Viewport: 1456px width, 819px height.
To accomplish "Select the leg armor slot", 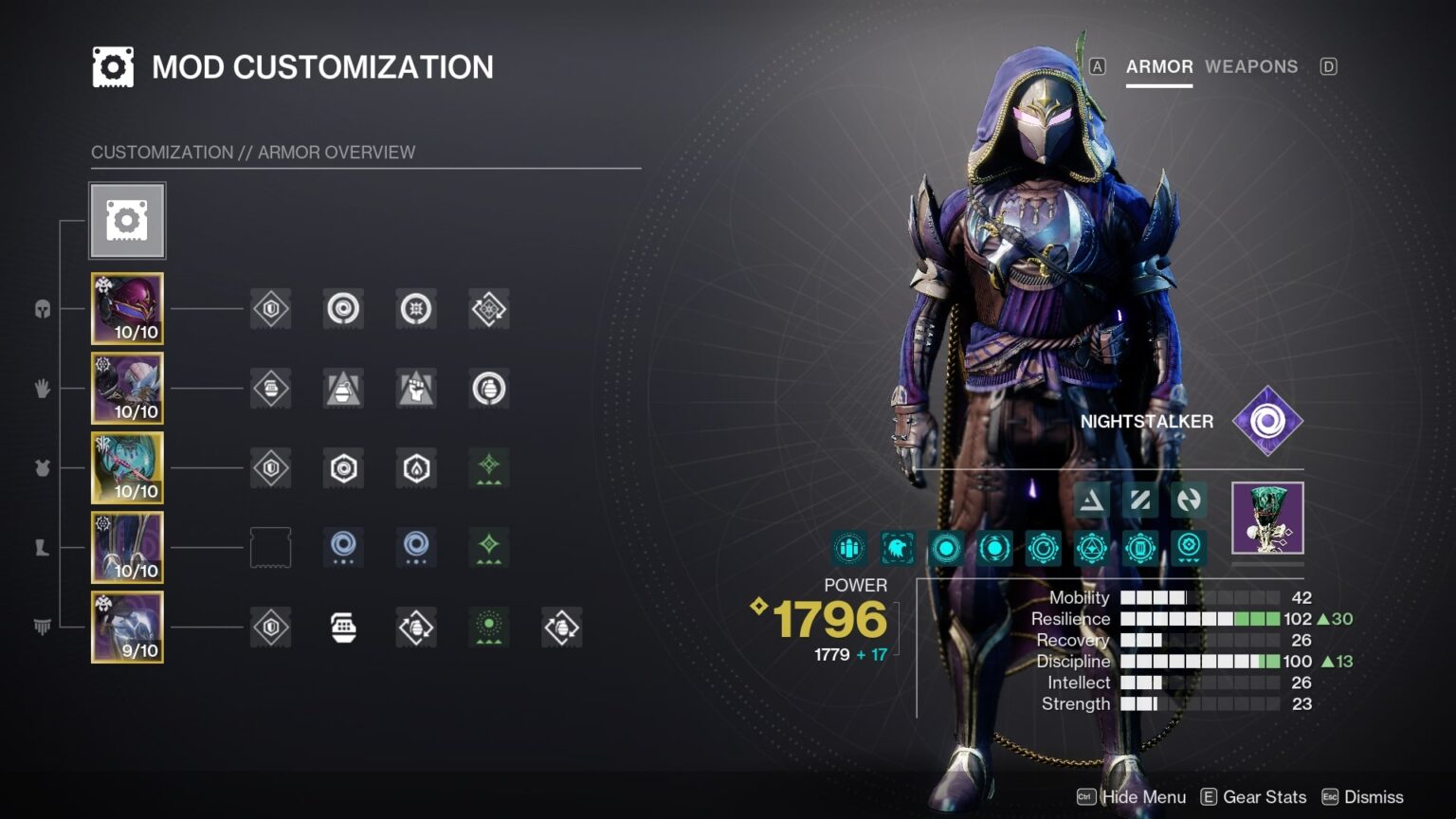I will point(127,547).
